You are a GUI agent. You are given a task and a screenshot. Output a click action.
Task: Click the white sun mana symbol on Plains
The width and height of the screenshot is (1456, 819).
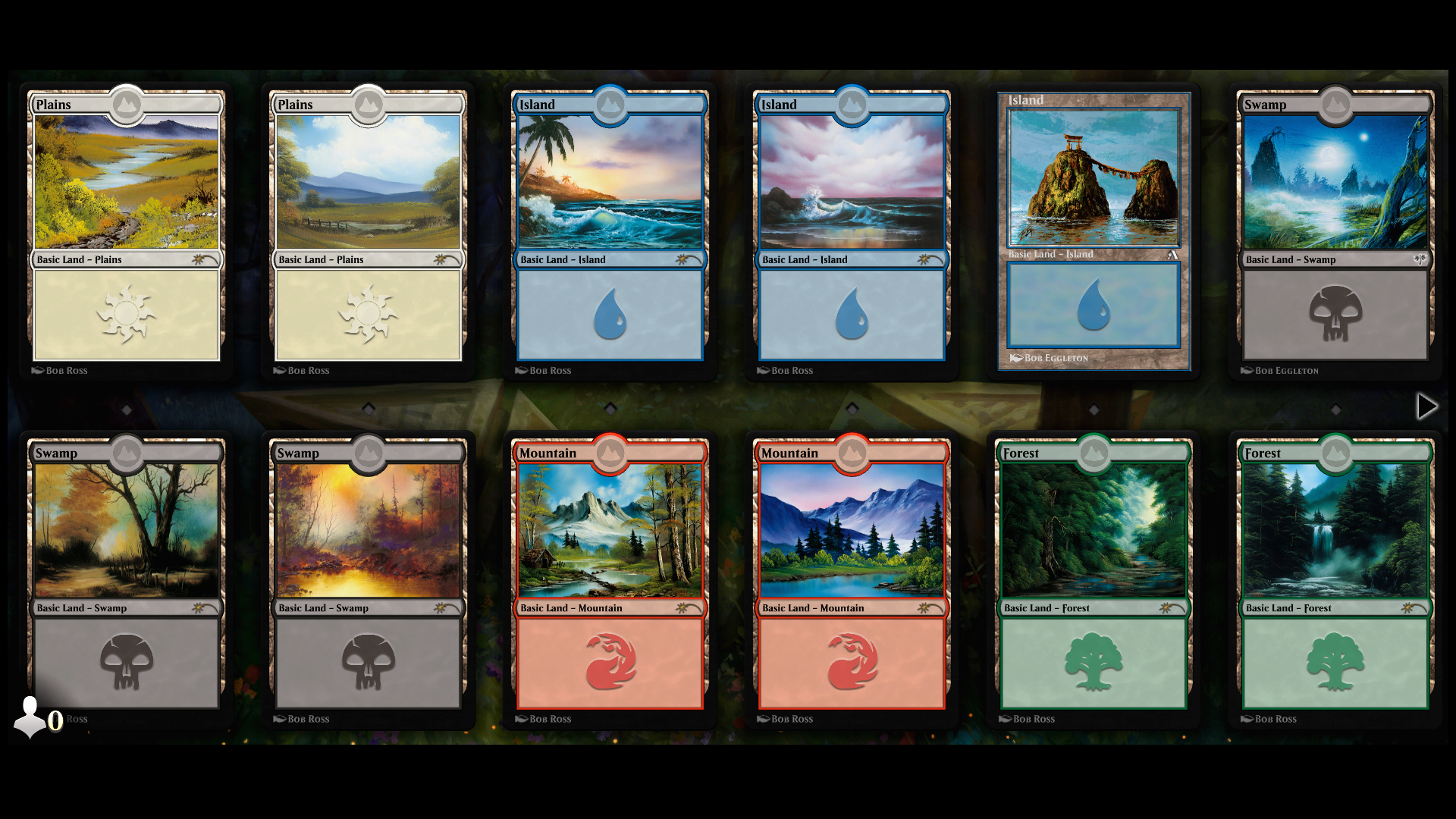126,315
